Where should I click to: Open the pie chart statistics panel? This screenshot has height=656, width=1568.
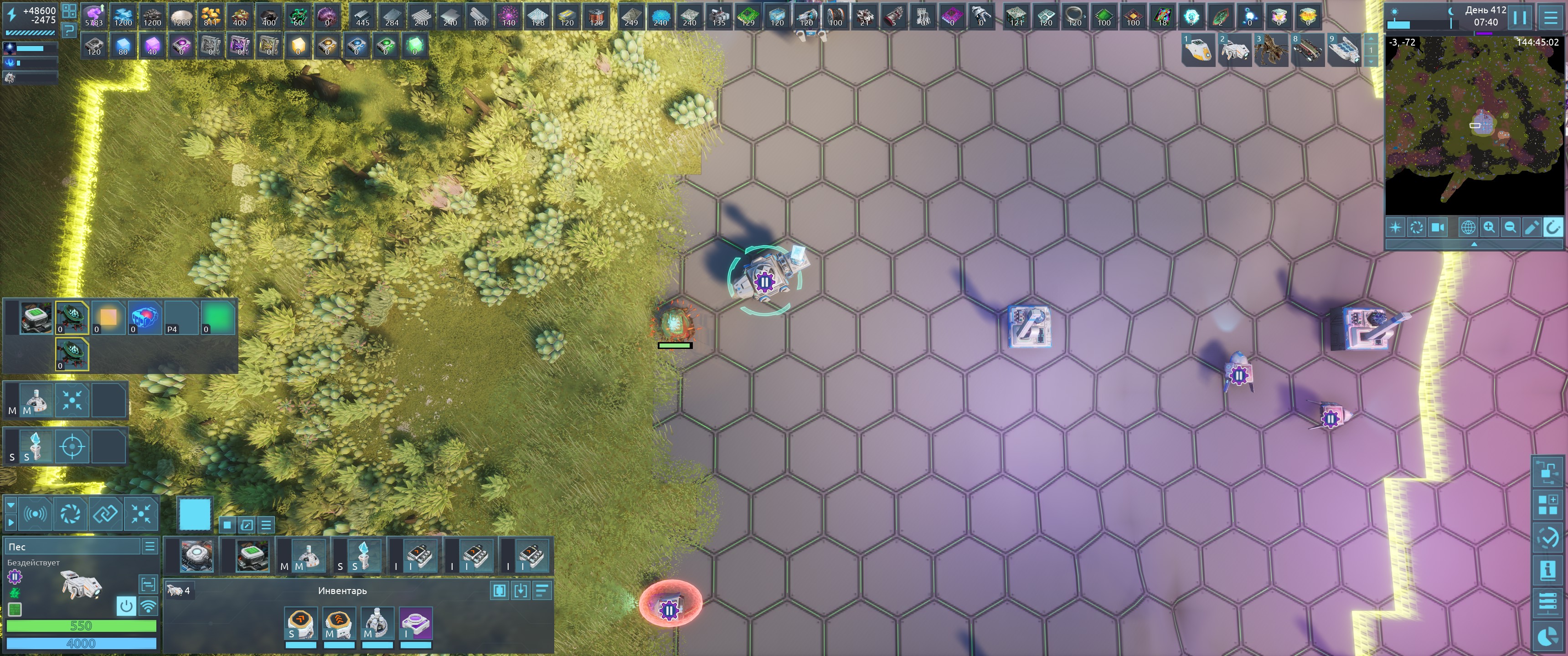coord(1547,636)
